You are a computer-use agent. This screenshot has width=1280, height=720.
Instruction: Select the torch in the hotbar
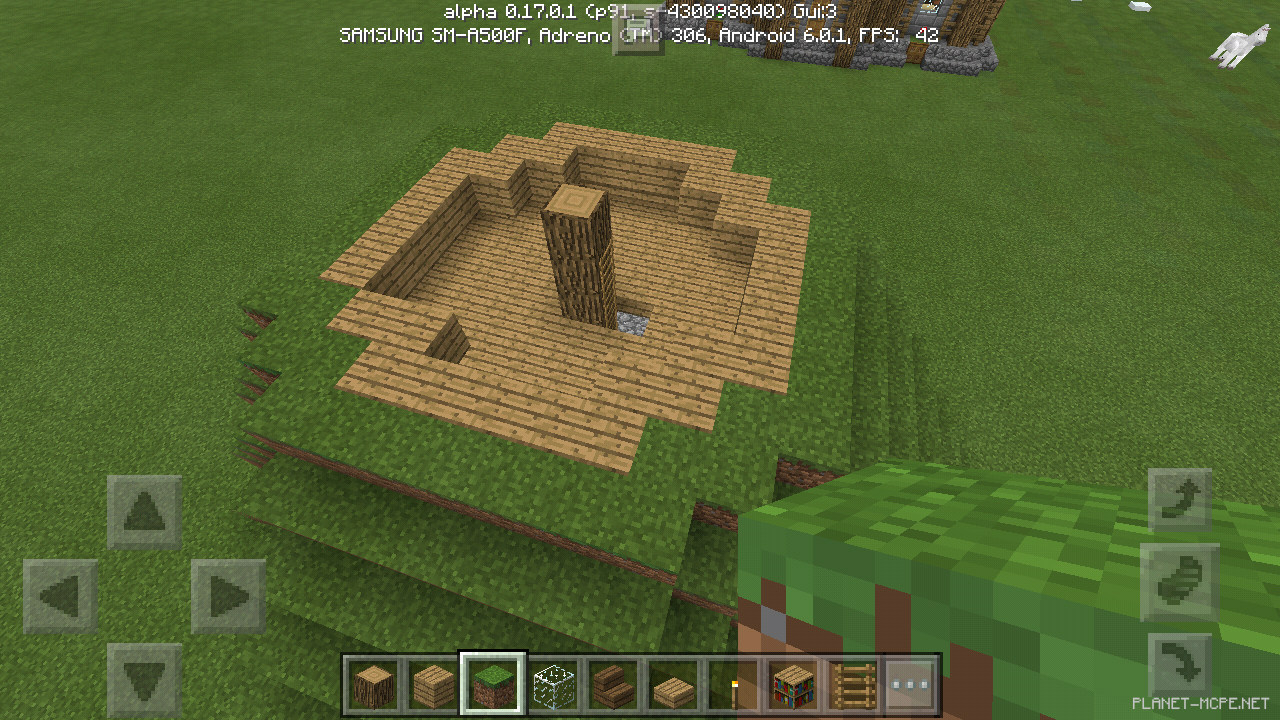733,684
